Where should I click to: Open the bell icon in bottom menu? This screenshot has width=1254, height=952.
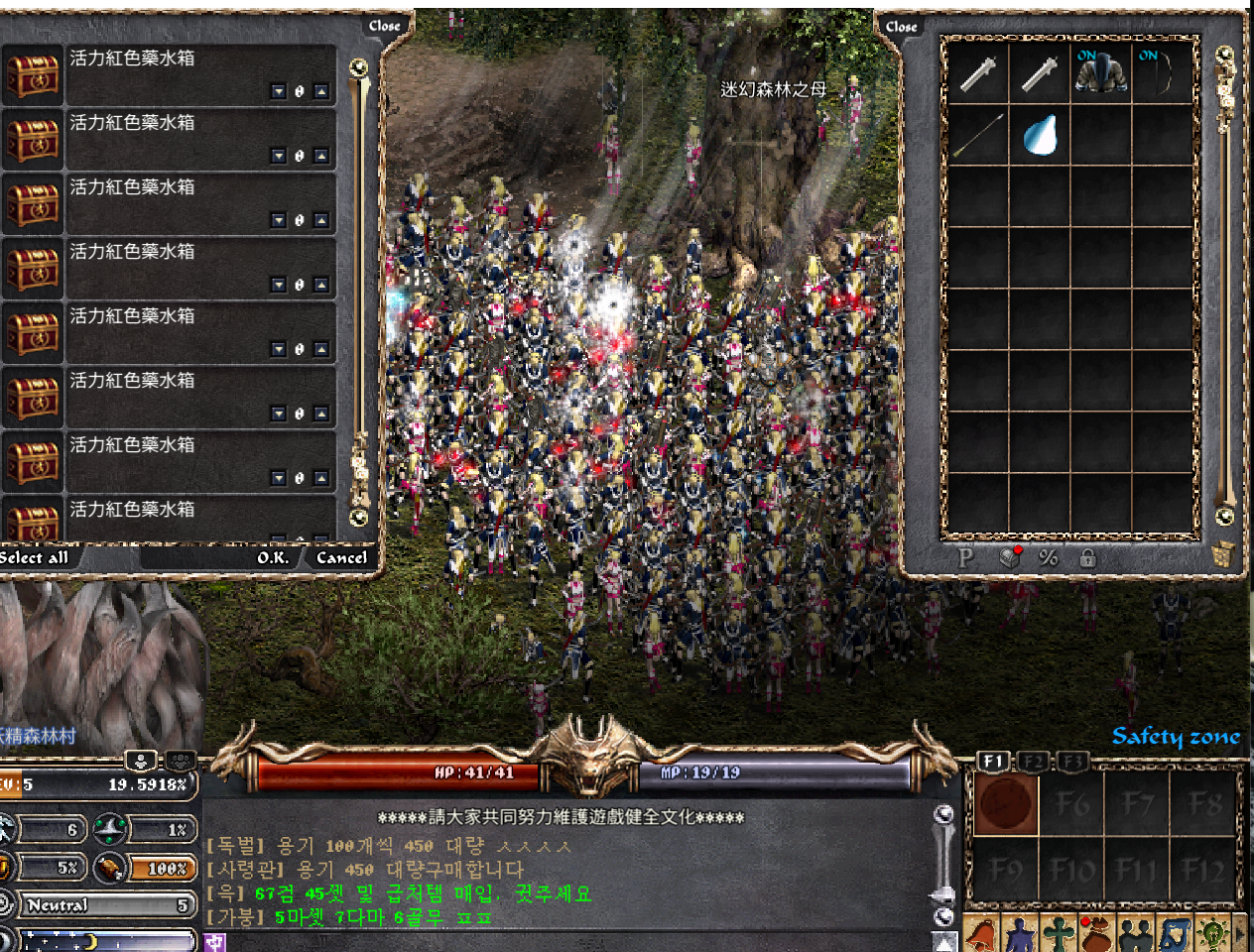(981, 935)
